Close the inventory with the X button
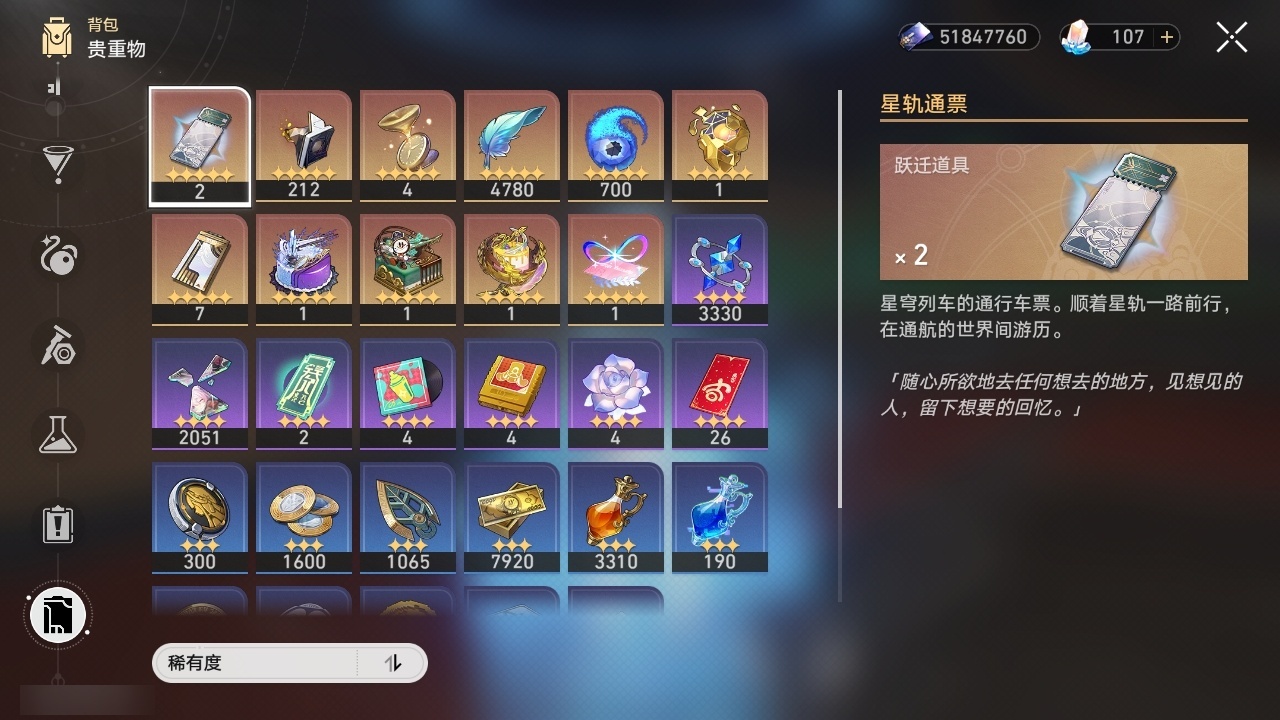The image size is (1280, 720). click(x=1231, y=37)
